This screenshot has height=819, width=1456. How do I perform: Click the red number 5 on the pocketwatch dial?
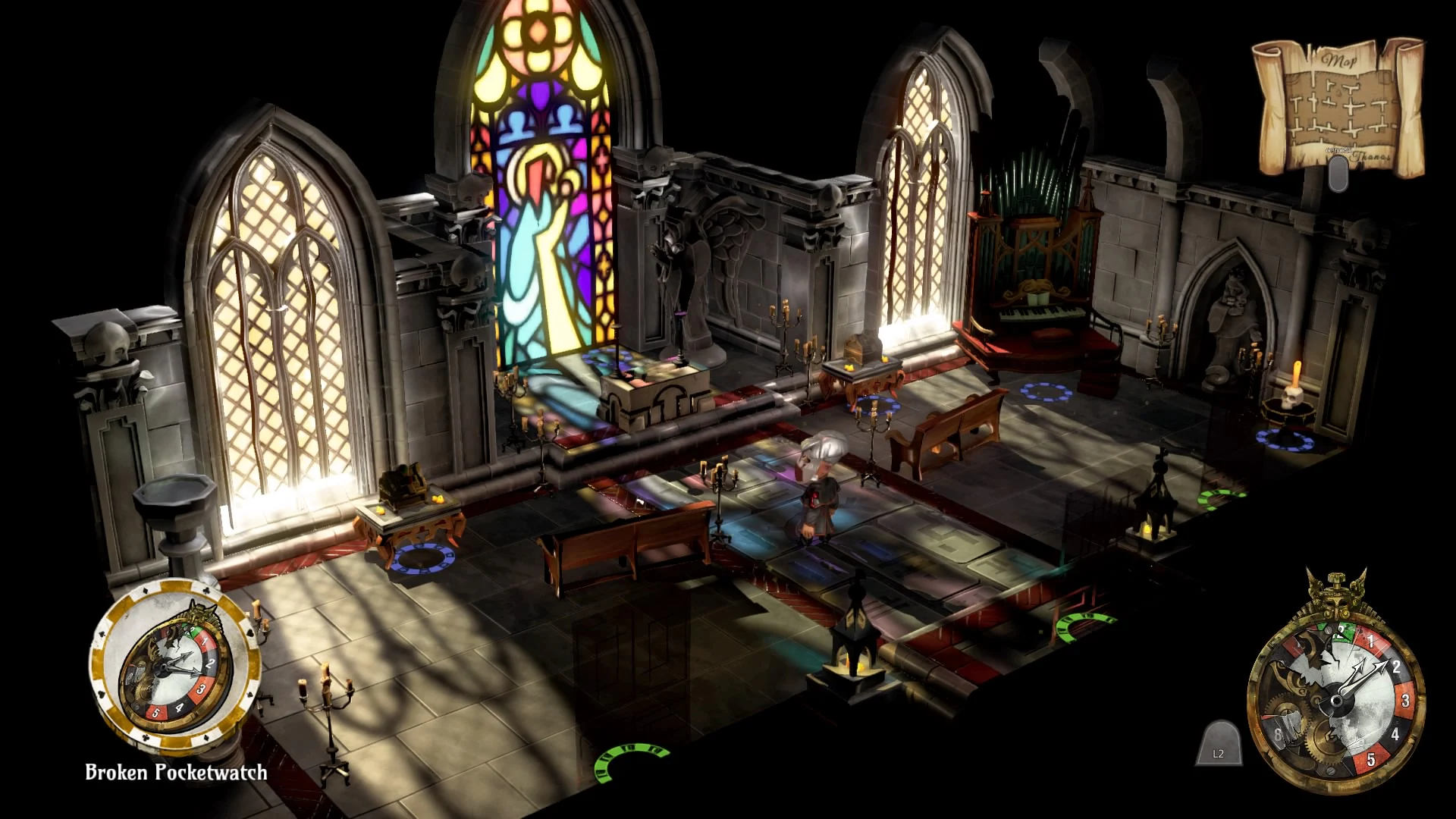(1371, 758)
